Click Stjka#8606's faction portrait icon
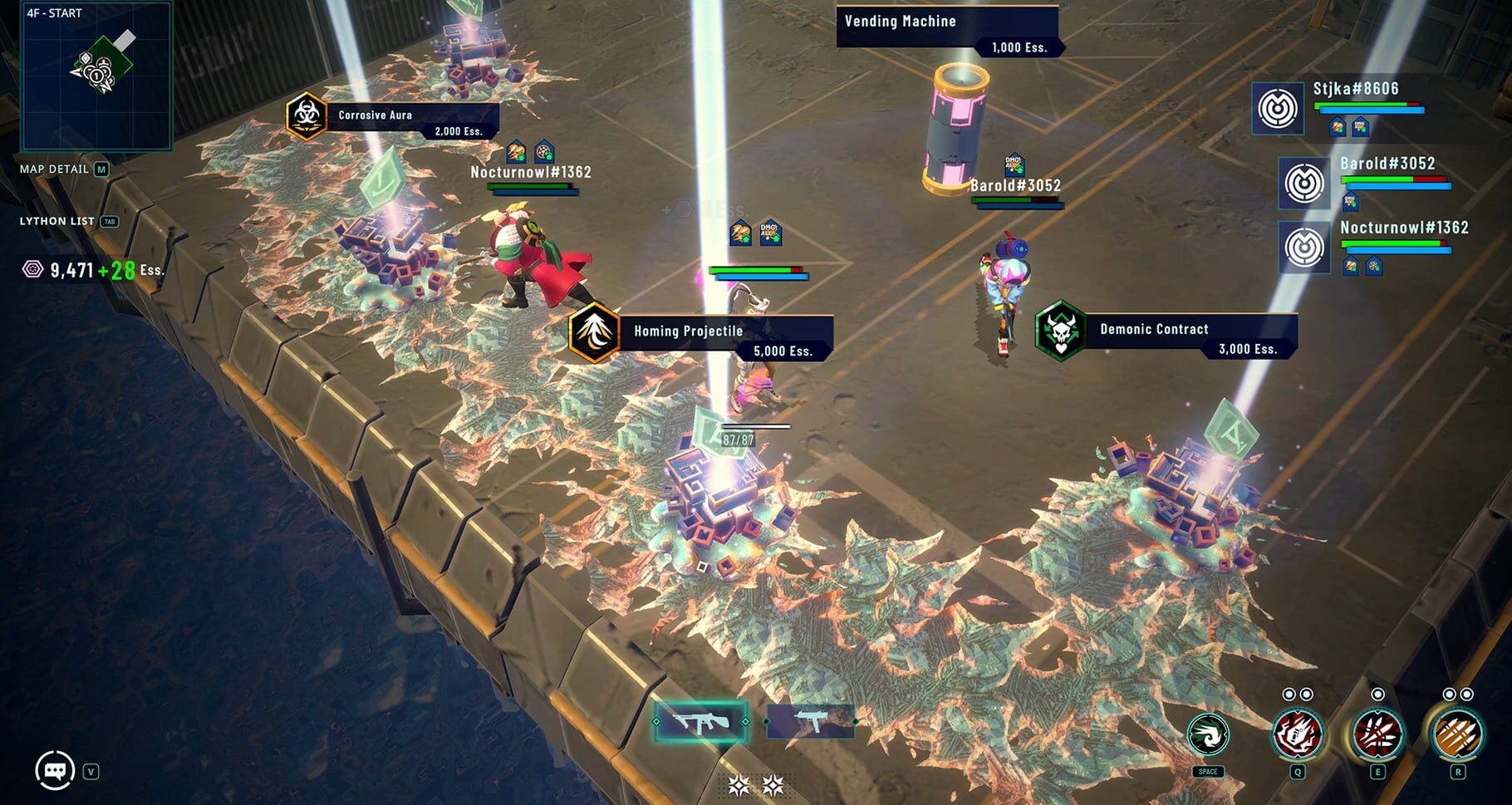Screen dimensions: 1512x805 [1280, 110]
